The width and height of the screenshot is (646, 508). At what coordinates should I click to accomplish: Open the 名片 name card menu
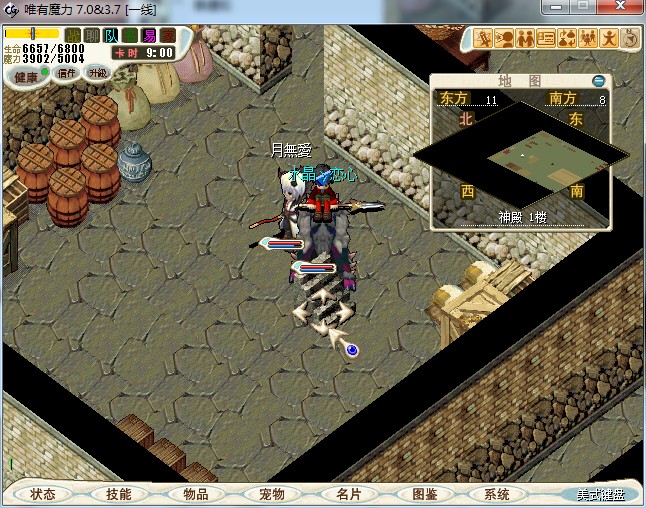tap(348, 494)
